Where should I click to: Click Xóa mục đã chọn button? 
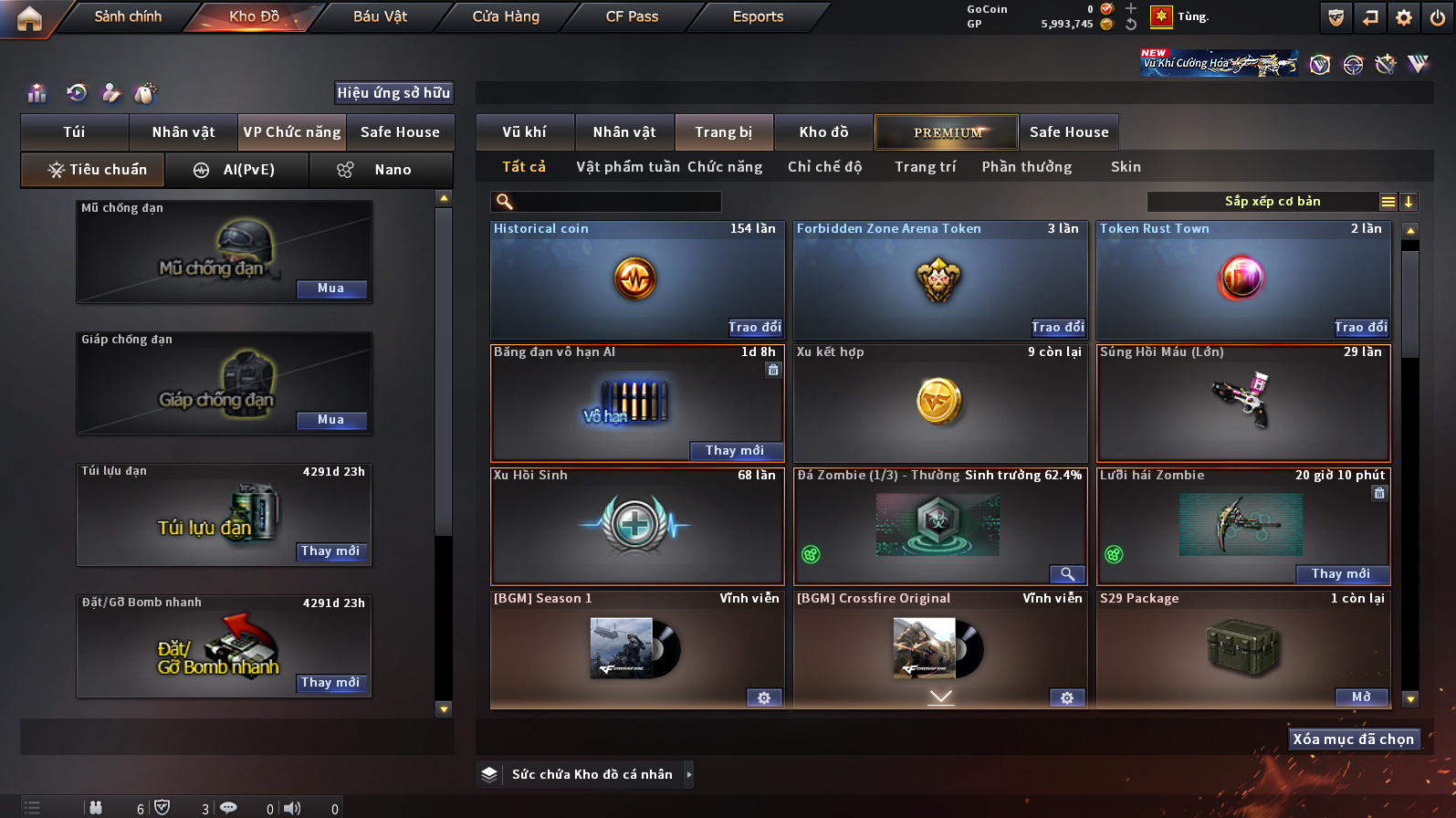coord(1353,739)
